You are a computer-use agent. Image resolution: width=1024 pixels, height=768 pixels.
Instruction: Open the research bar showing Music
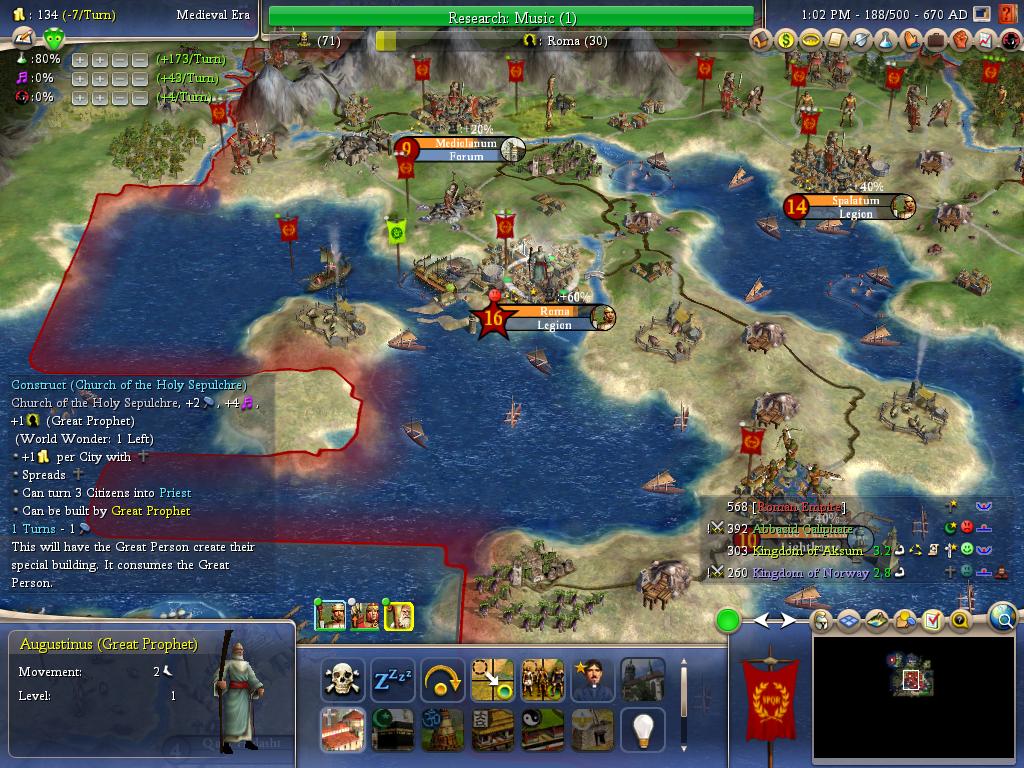pyautogui.click(x=511, y=18)
